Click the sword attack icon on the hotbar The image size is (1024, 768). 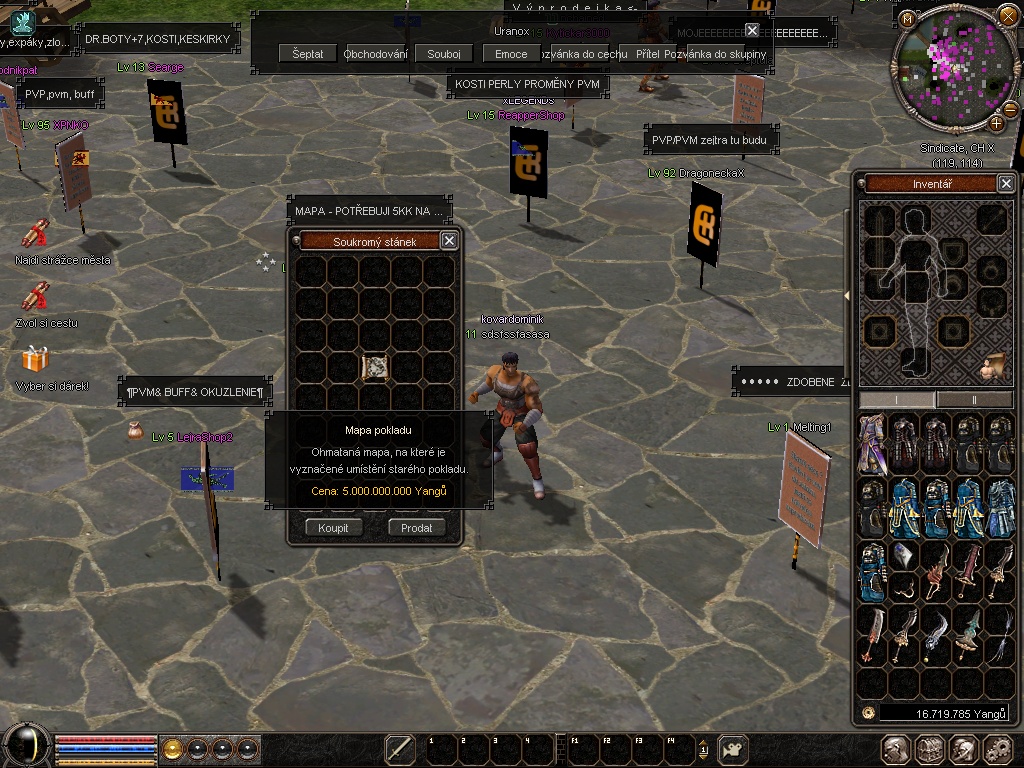coord(400,749)
